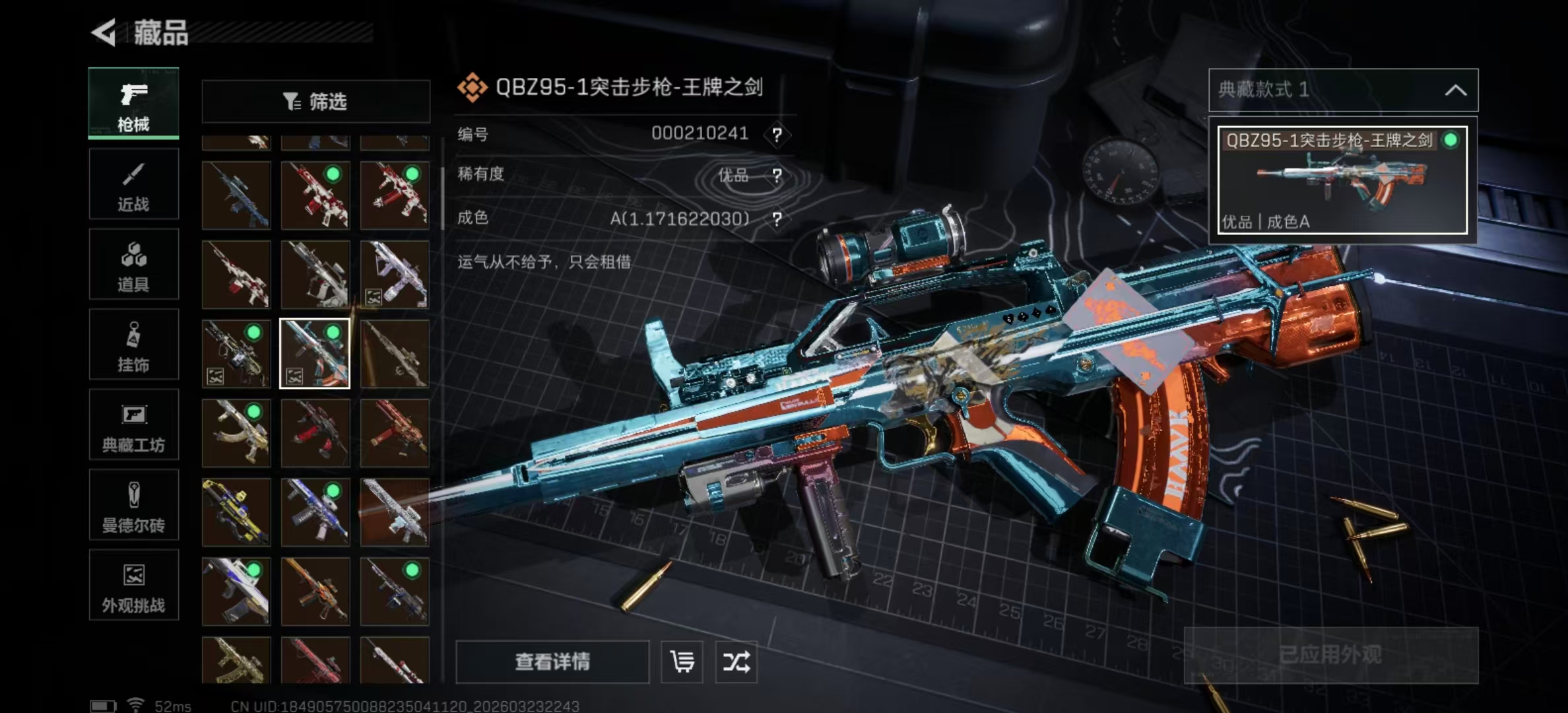The height and width of the screenshot is (713, 1568).
Task: Show help for the 编号 serial number
Action: [777, 135]
